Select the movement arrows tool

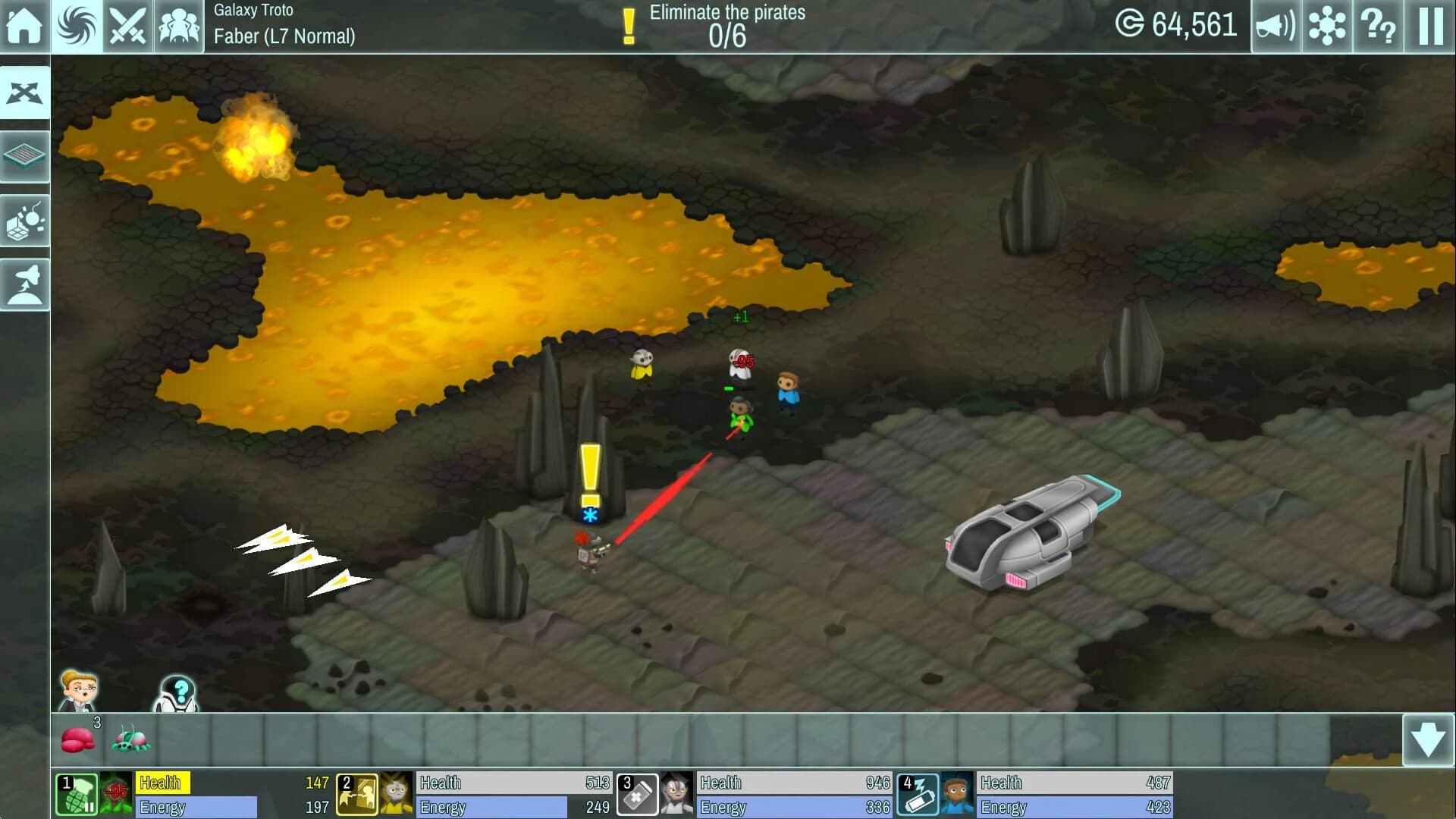click(25, 92)
